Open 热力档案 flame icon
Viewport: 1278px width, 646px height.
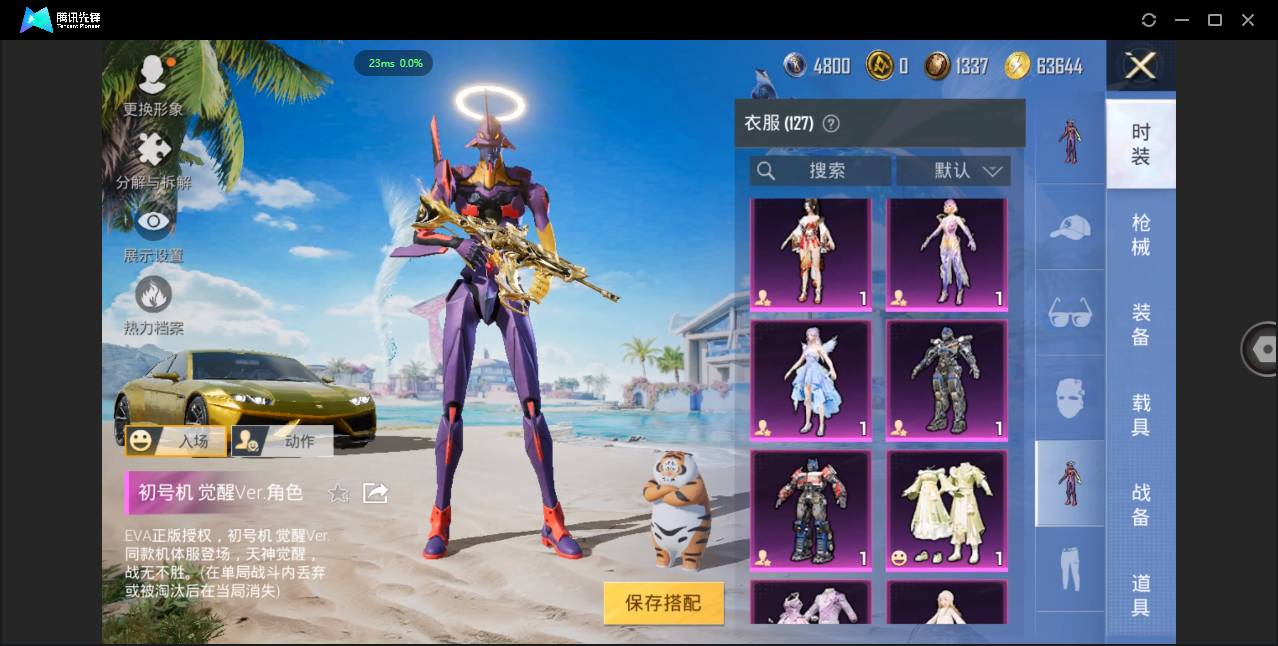click(153, 304)
